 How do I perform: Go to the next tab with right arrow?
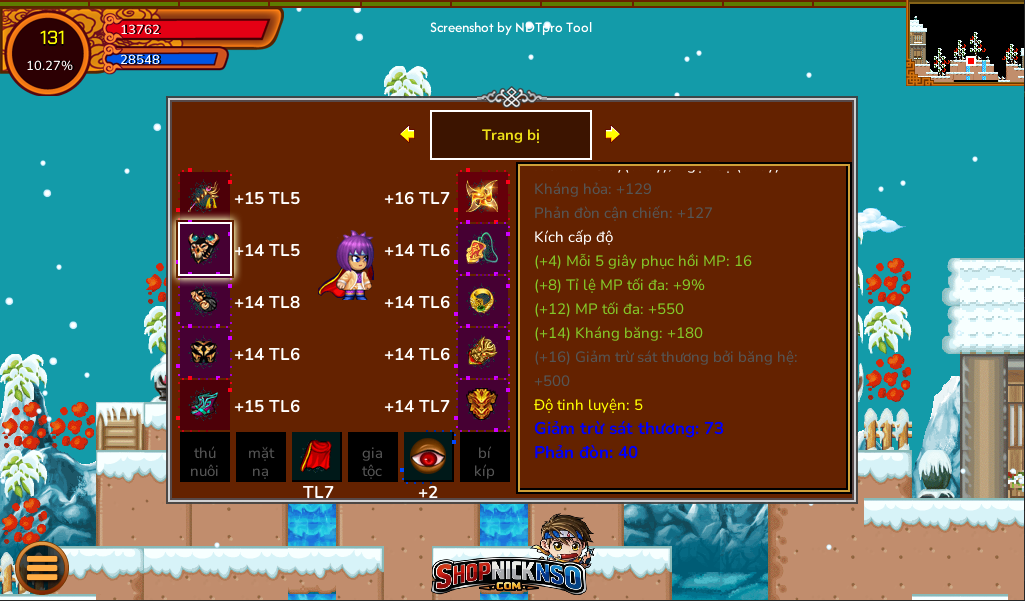tap(613, 134)
